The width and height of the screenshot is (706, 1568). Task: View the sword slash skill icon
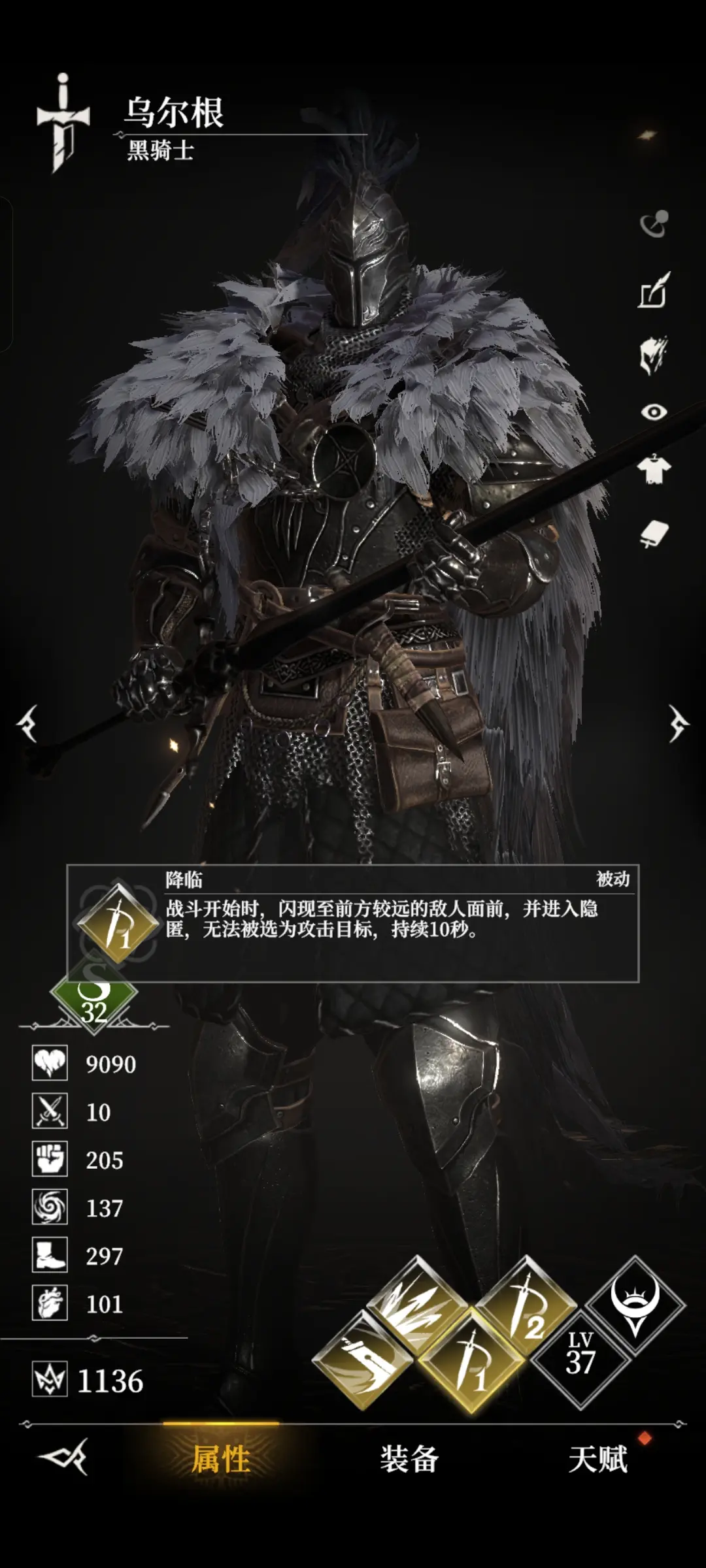363,1360
